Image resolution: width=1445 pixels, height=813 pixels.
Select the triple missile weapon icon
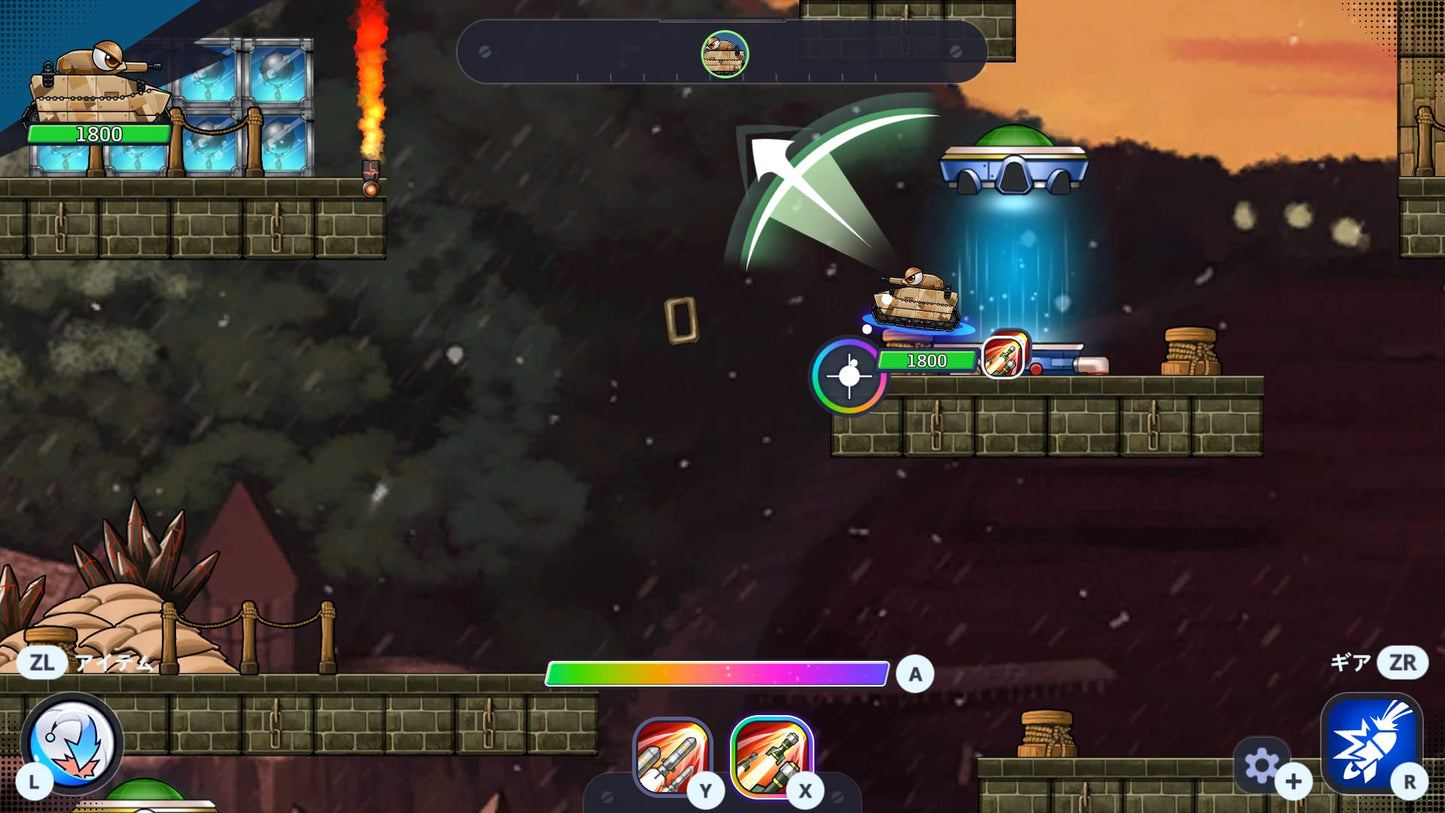click(x=672, y=755)
